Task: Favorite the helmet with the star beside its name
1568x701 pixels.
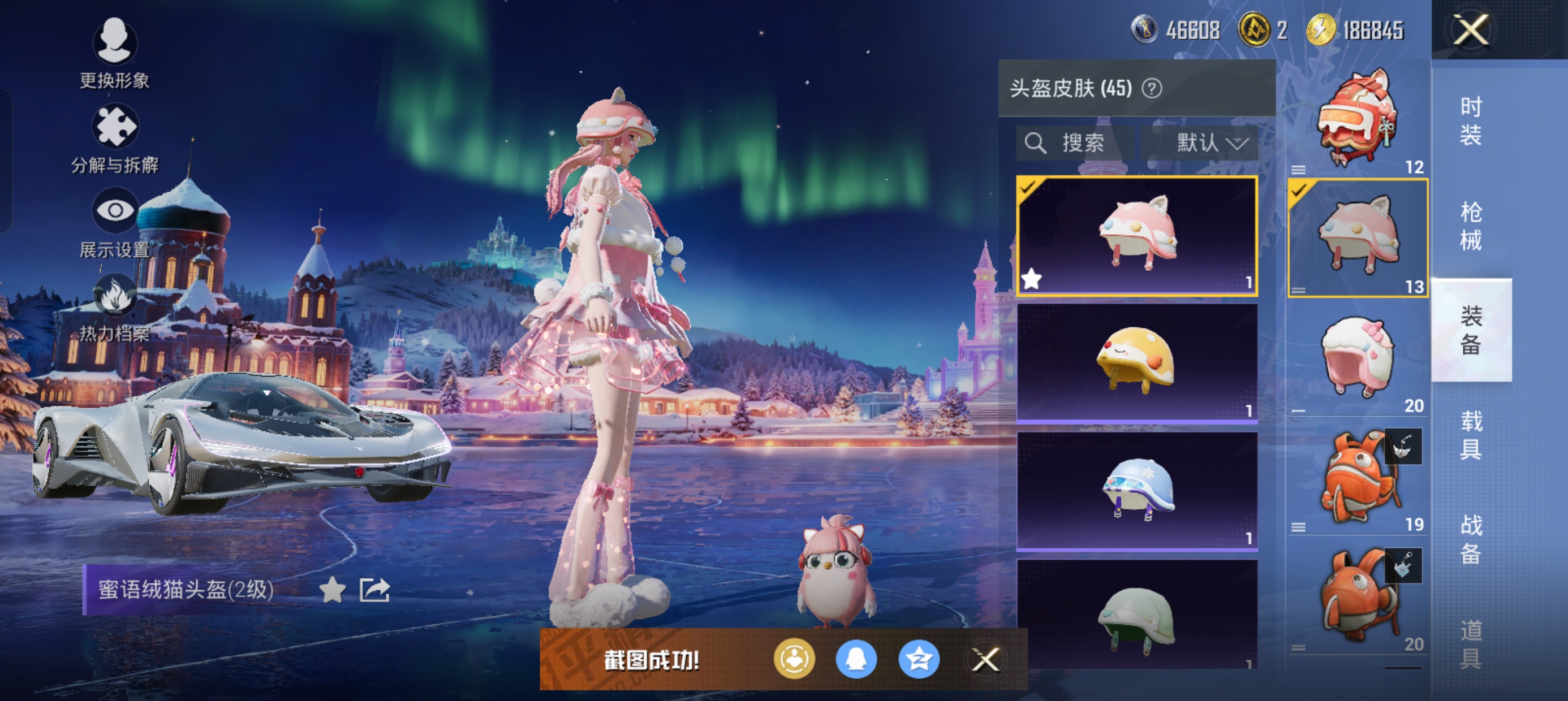Action: pyautogui.click(x=333, y=590)
